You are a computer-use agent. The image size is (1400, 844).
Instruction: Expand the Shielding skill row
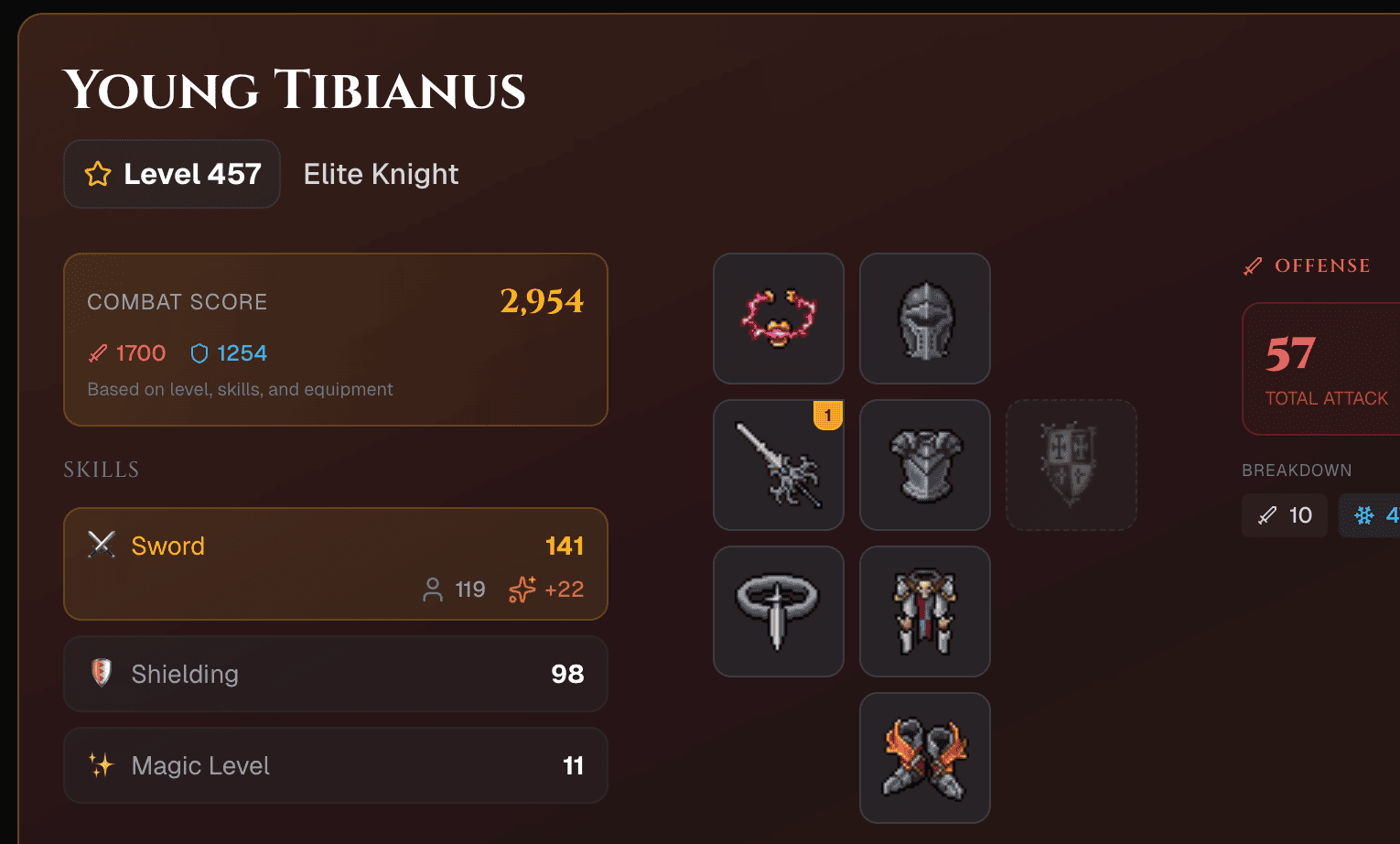pos(335,674)
